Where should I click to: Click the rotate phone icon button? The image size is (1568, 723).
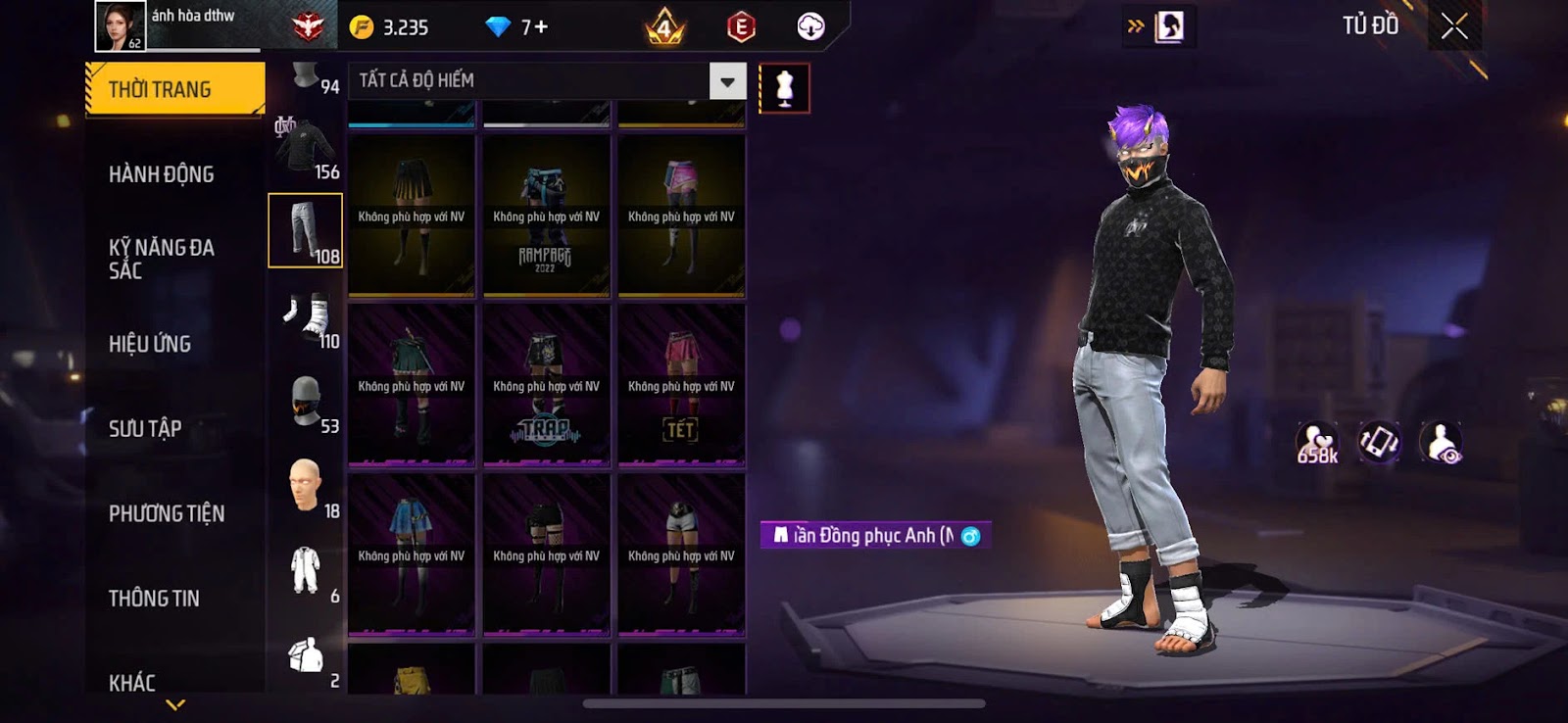(1379, 443)
